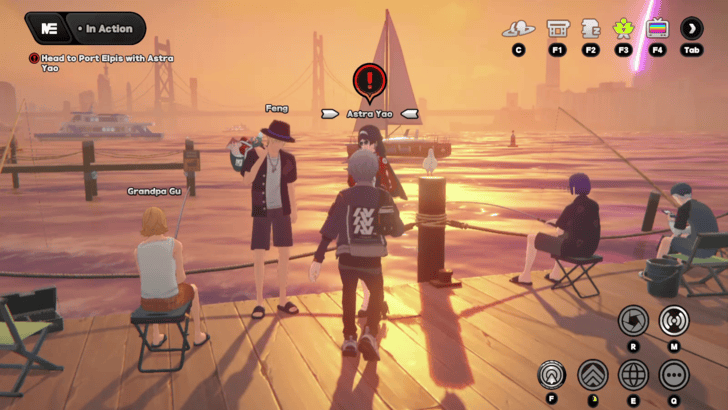Activate the double chevron sprint button
728x410 pixels.
(593, 375)
